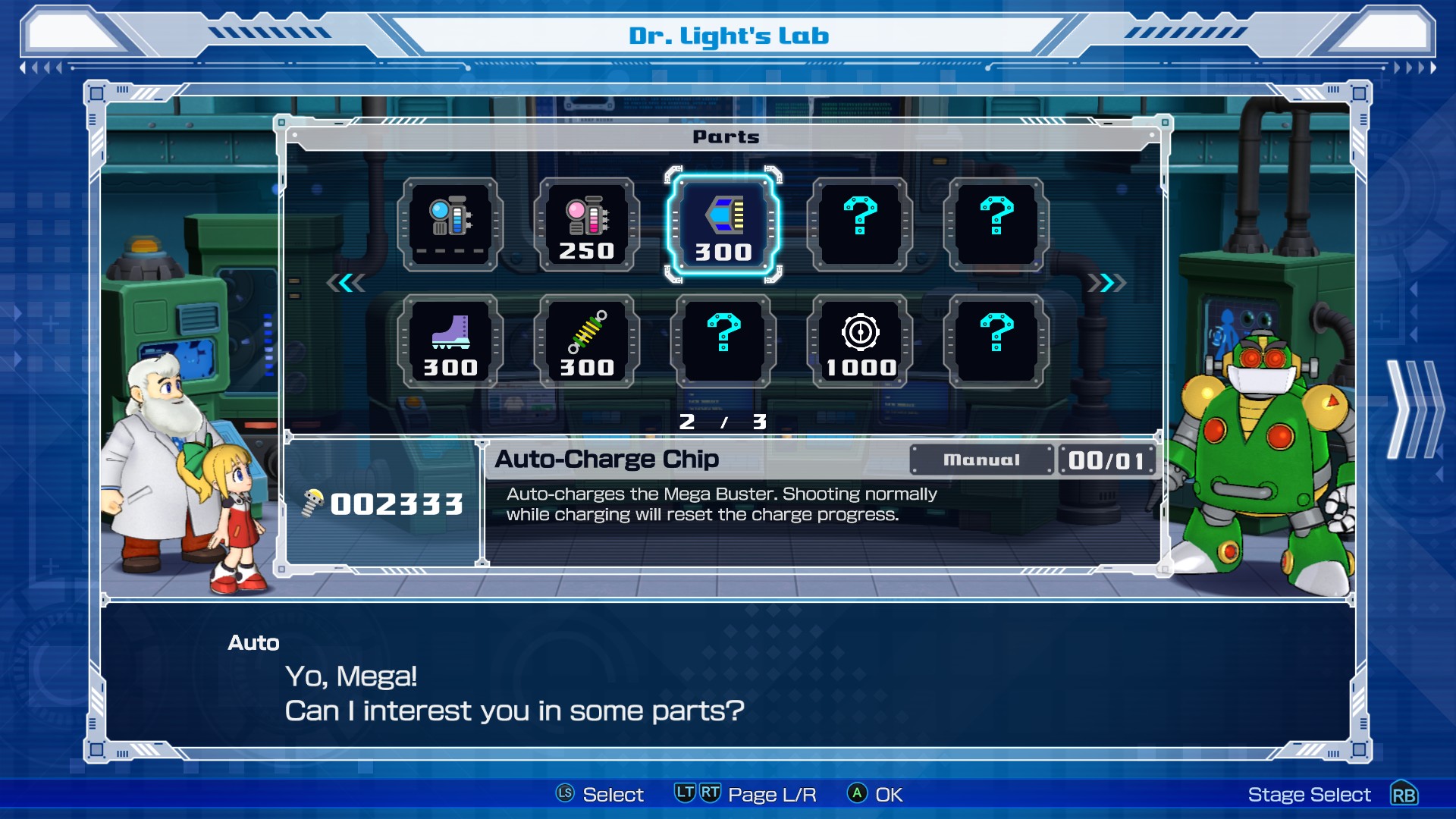Switch the Manual toggle for Auto-Charge Chip

click(x=981, y=460)
